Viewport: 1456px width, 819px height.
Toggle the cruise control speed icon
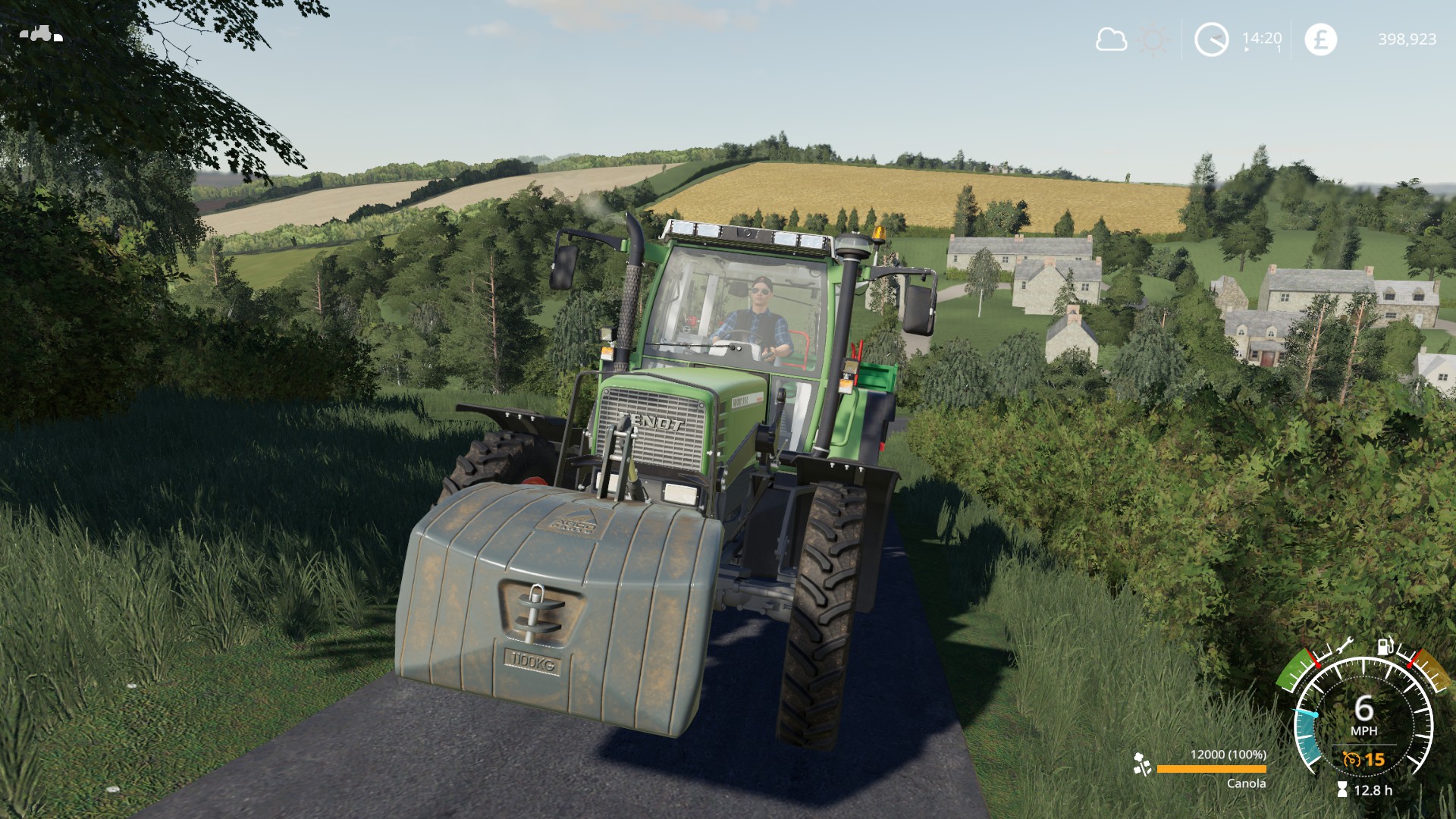1351,759
